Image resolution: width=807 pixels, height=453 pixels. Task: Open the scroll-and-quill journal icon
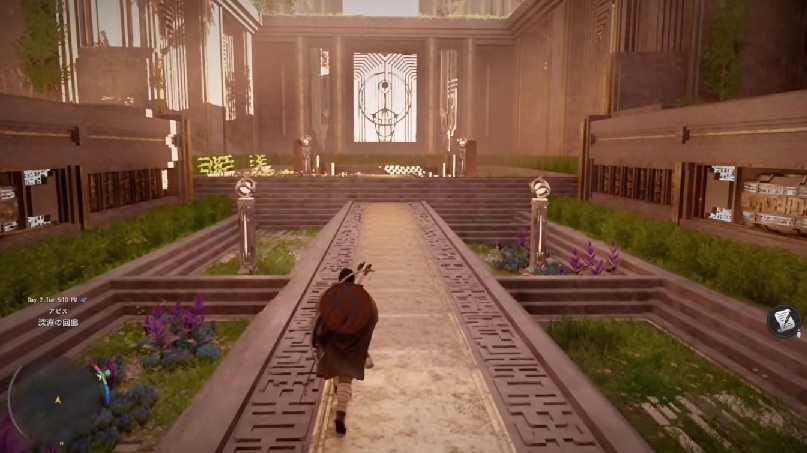pos(784,321)
